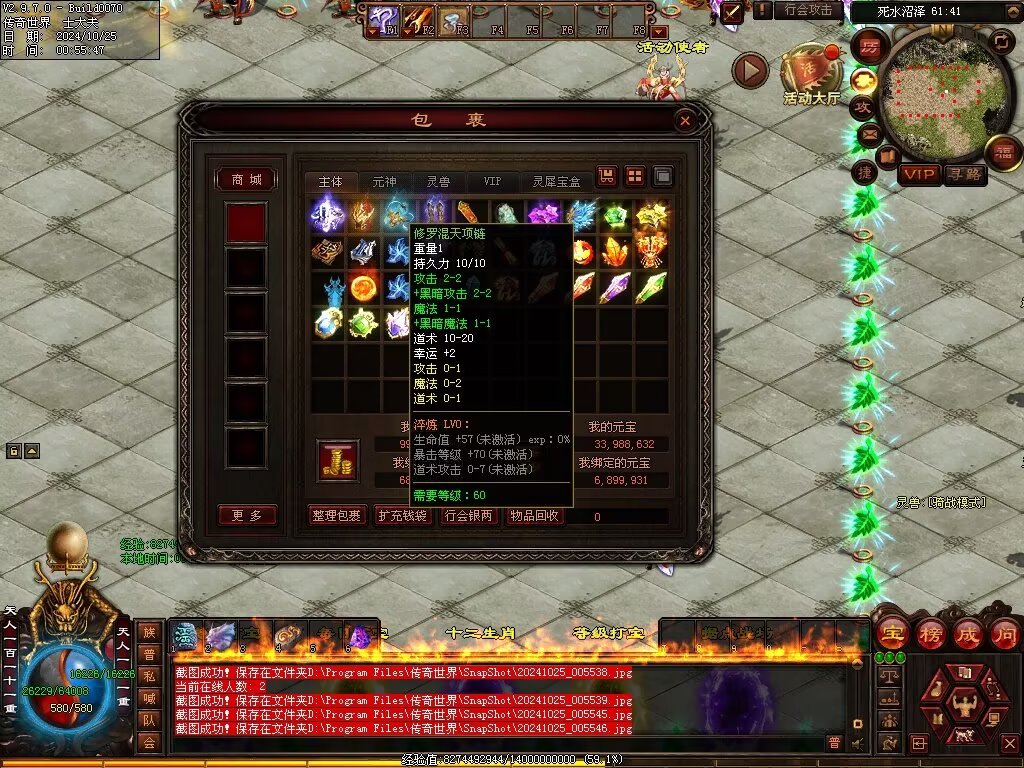This screenshot has height=768, width=1024.
Task: Open 行会银两 guild silver
Action: point(468,516)
